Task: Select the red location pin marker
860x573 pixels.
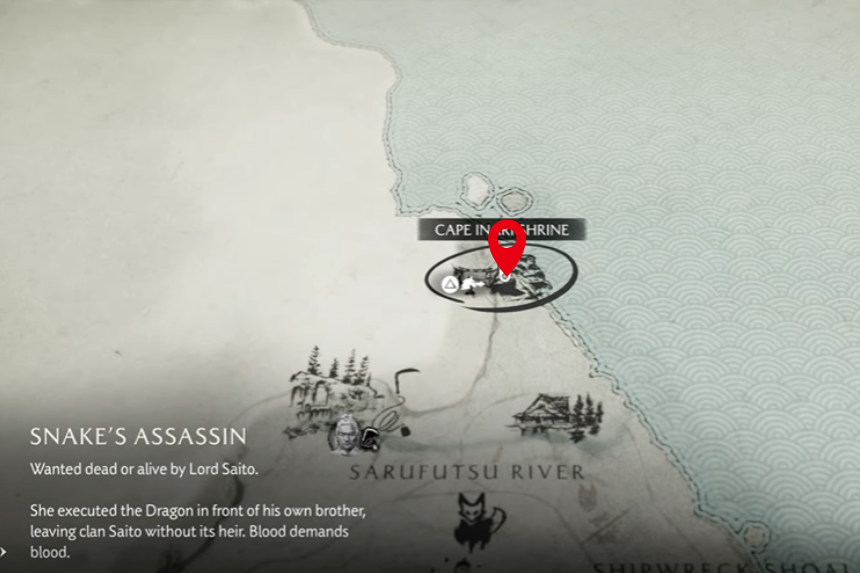Action: coord(506,243)
